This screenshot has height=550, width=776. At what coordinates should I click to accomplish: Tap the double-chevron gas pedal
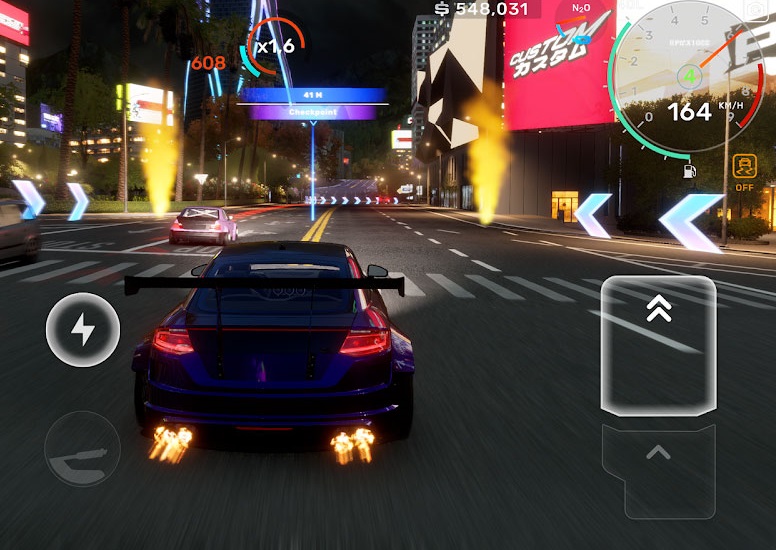click(x=658, y=345)
